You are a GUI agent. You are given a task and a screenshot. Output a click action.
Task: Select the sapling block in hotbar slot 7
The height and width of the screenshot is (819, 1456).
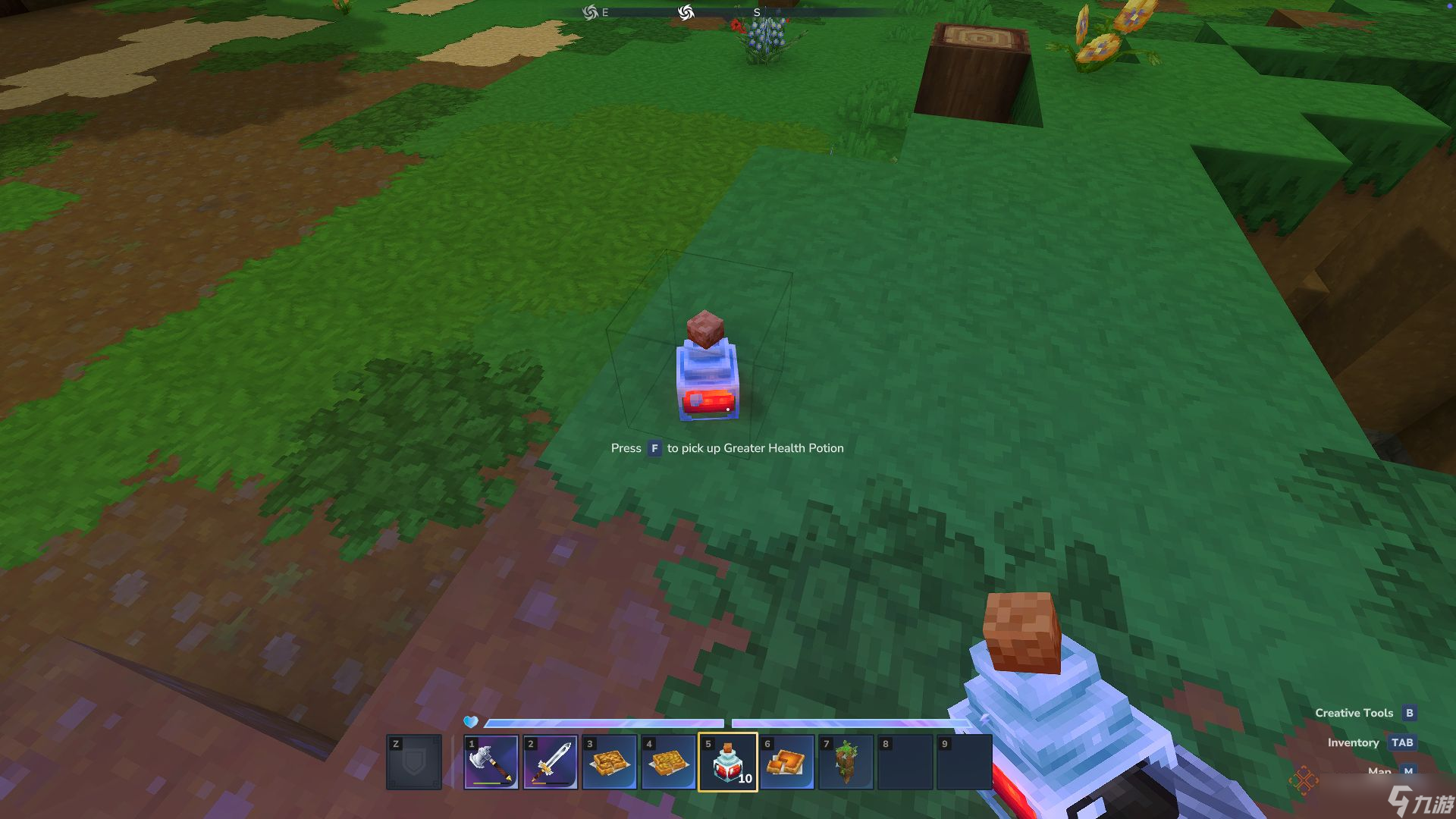pyautogui.click(x=846, y=761)
